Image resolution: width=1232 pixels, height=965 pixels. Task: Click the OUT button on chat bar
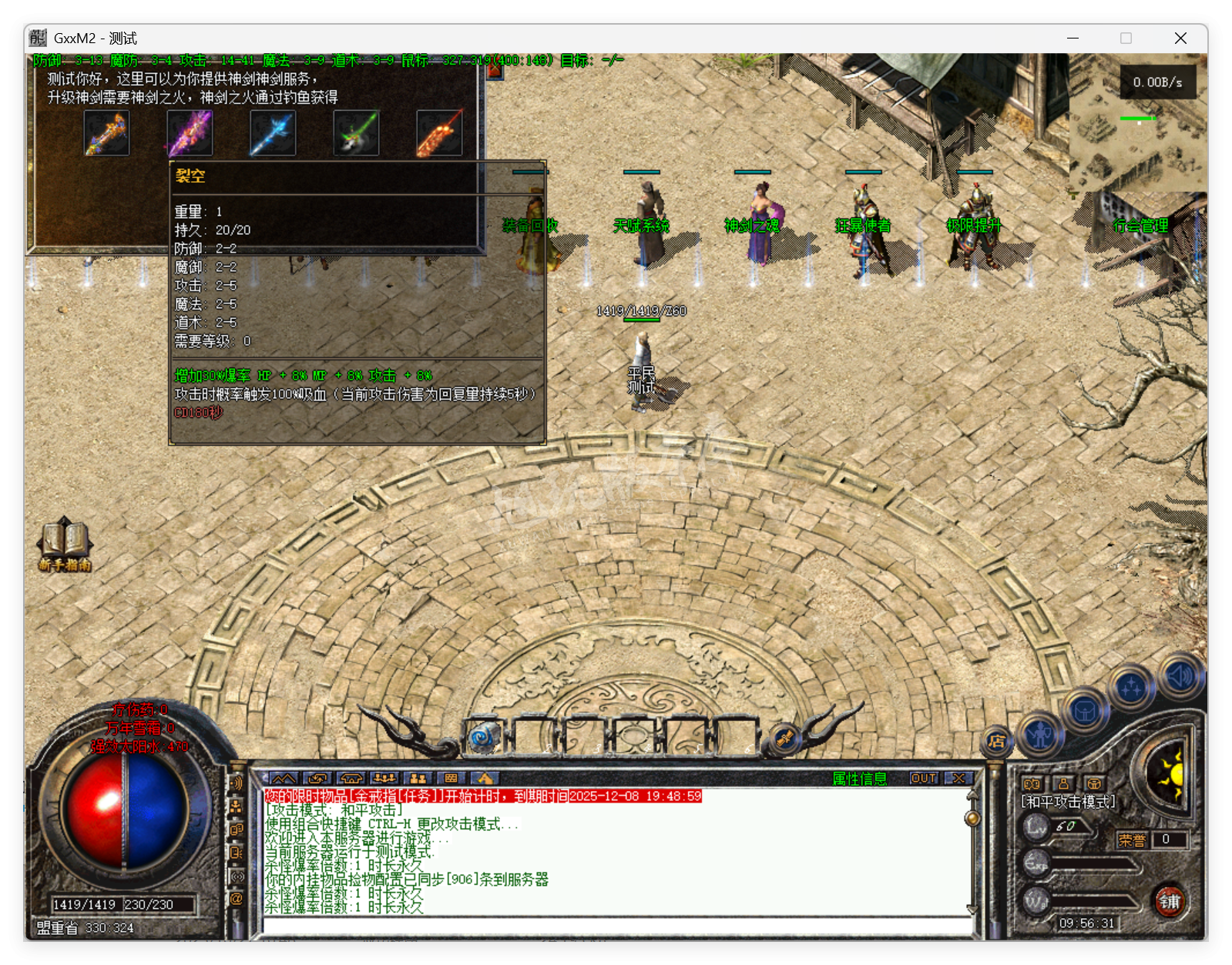tap(923, 779)
